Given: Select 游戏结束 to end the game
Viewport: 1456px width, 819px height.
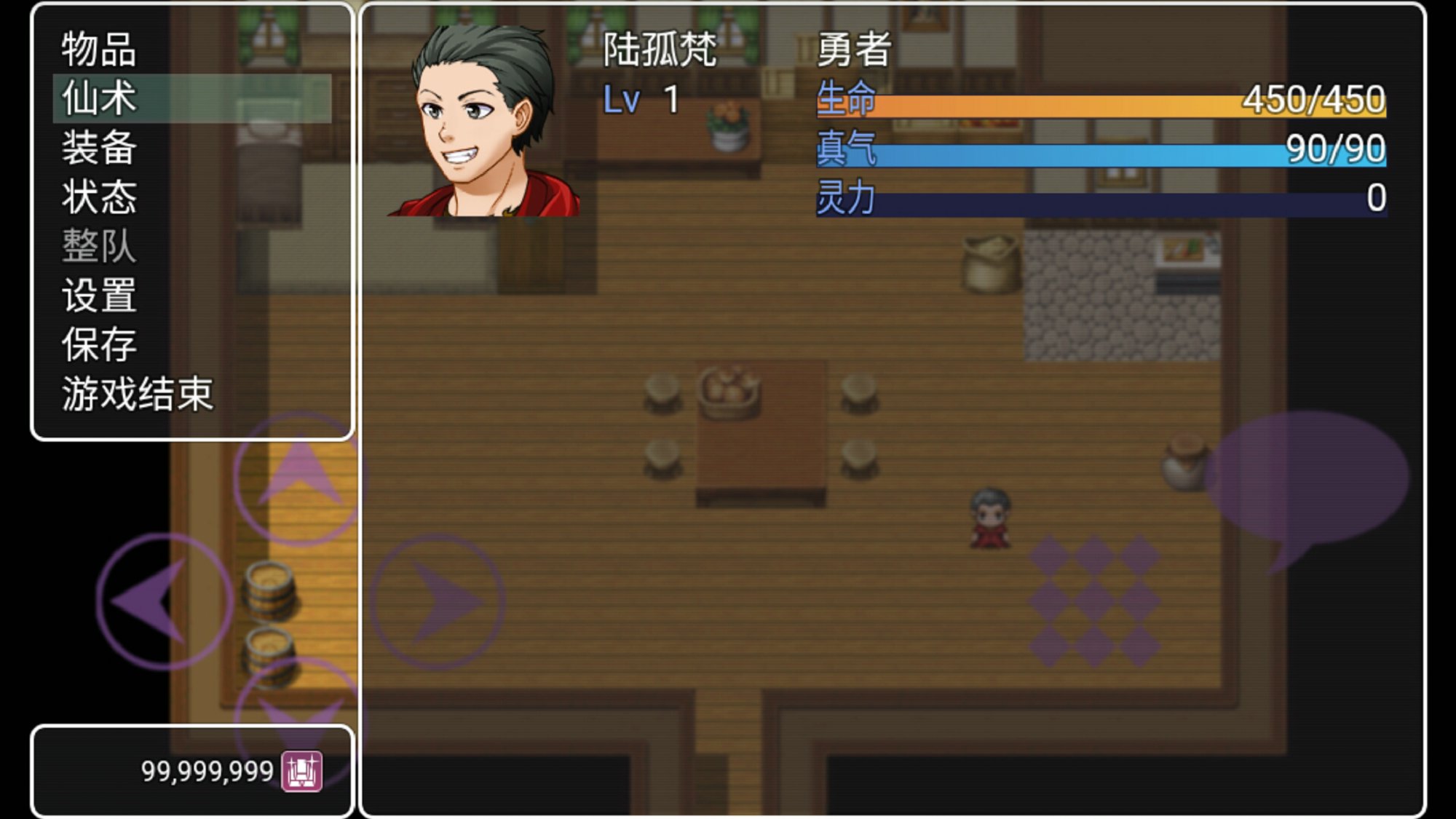Looking at the screenshot, I should pos(137,394).
